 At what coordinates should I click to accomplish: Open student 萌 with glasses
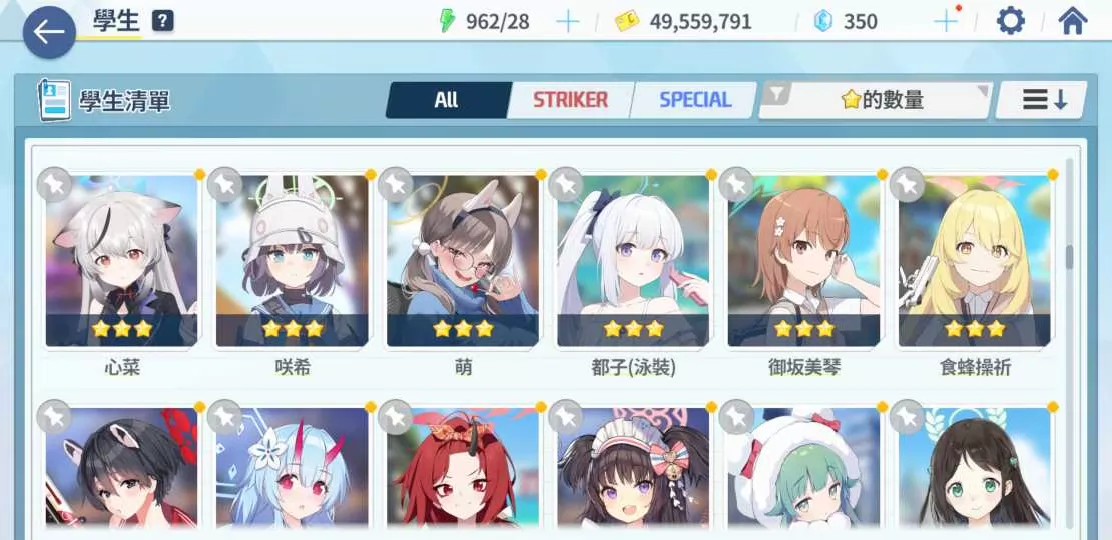click(463, 262)
